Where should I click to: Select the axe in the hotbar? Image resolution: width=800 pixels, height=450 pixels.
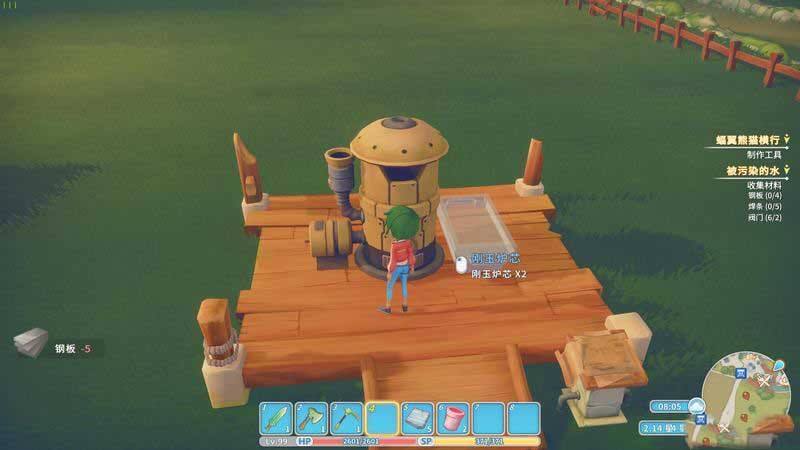click(312, 417)
